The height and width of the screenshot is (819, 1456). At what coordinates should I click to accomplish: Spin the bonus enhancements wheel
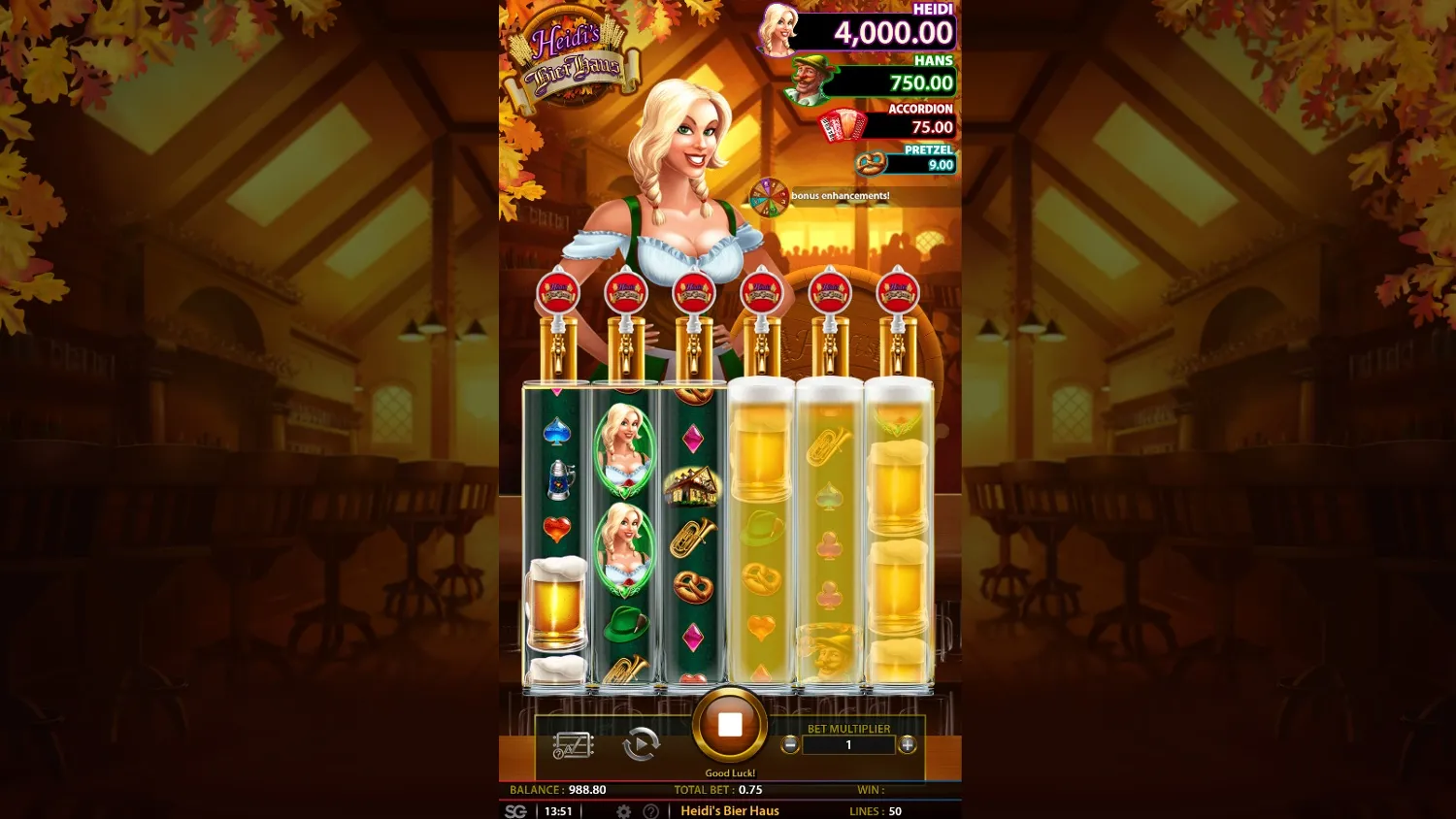pos(770,196)
